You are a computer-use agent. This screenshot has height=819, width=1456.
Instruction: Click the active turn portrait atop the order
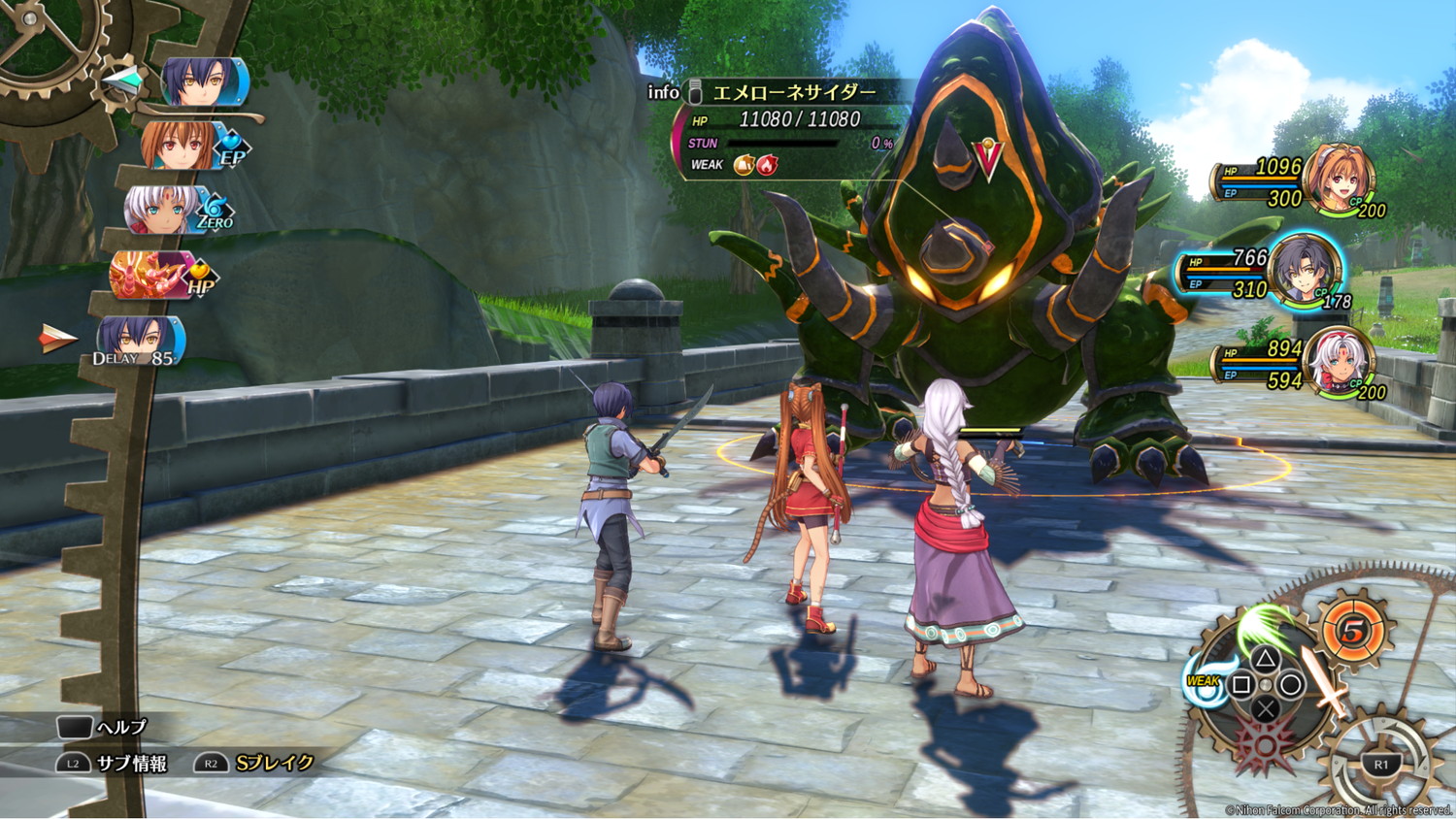point(204,82)
